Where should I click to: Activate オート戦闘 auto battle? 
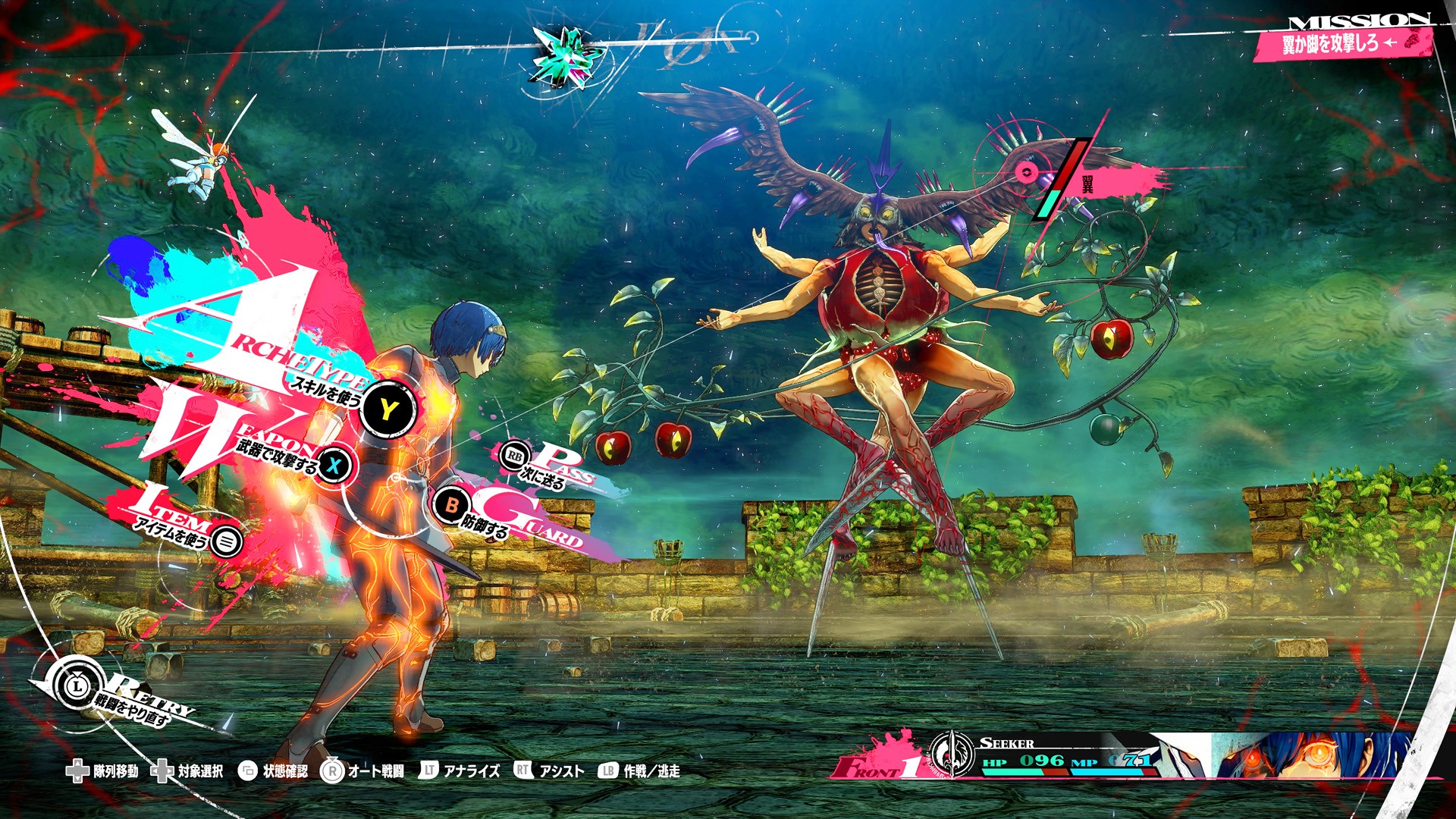coord(363,771)
